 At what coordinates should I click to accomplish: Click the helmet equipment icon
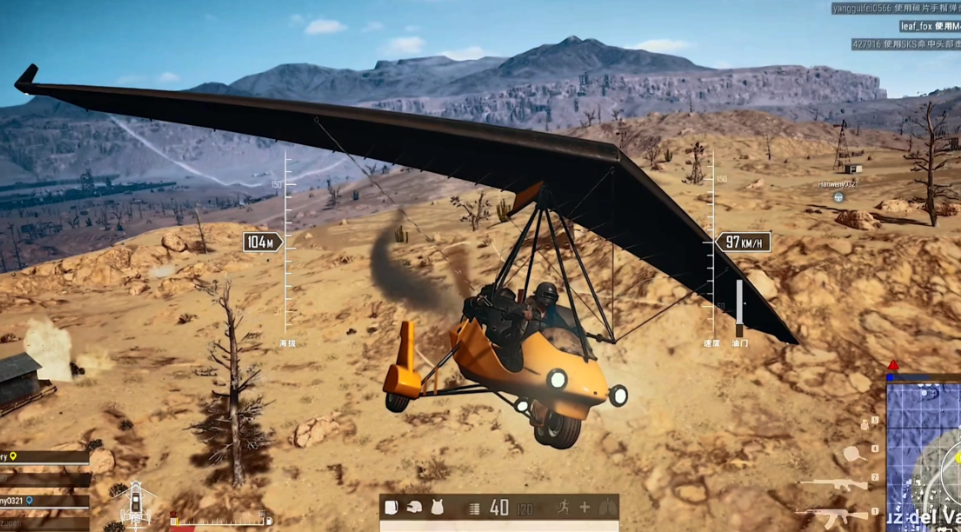tap(414, 507)
